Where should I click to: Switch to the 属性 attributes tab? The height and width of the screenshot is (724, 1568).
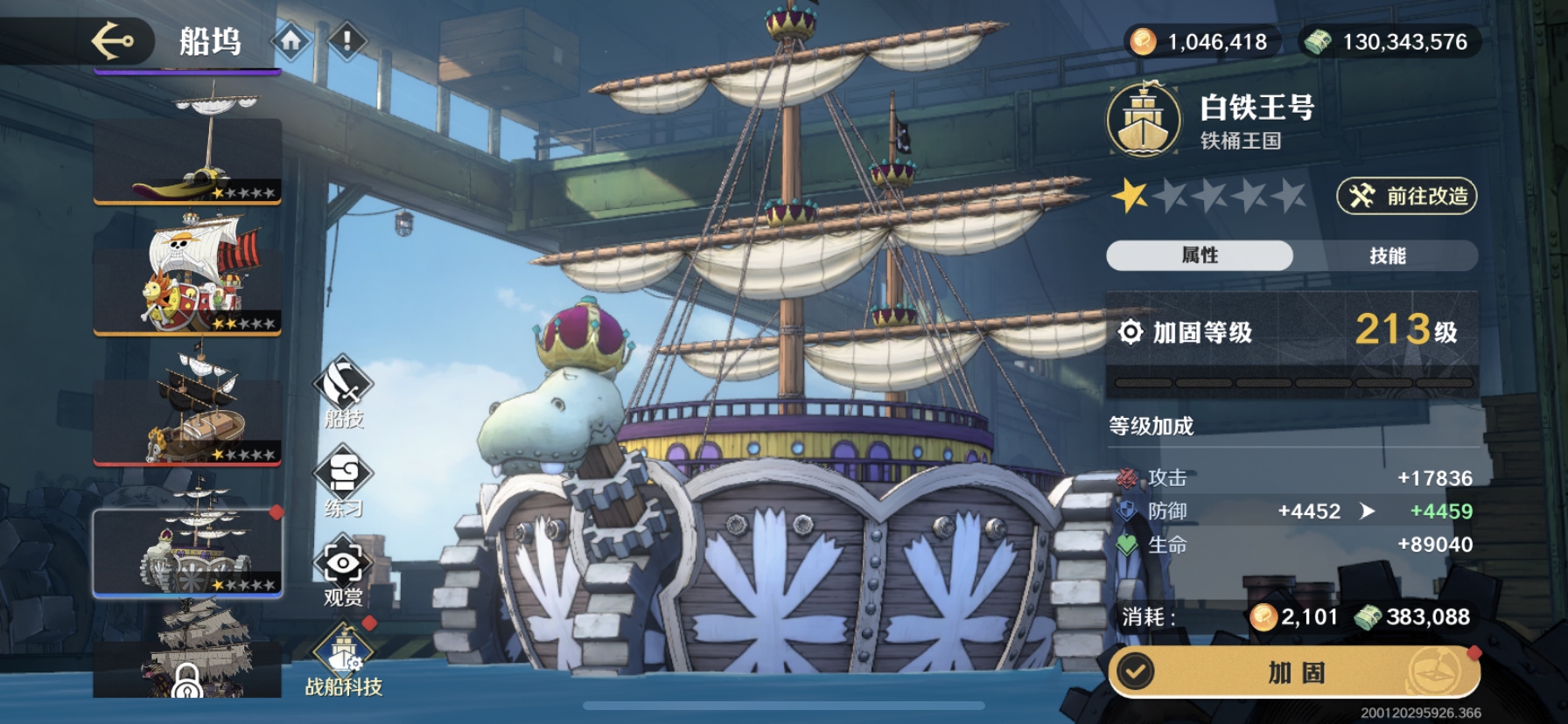point(1200,255)
